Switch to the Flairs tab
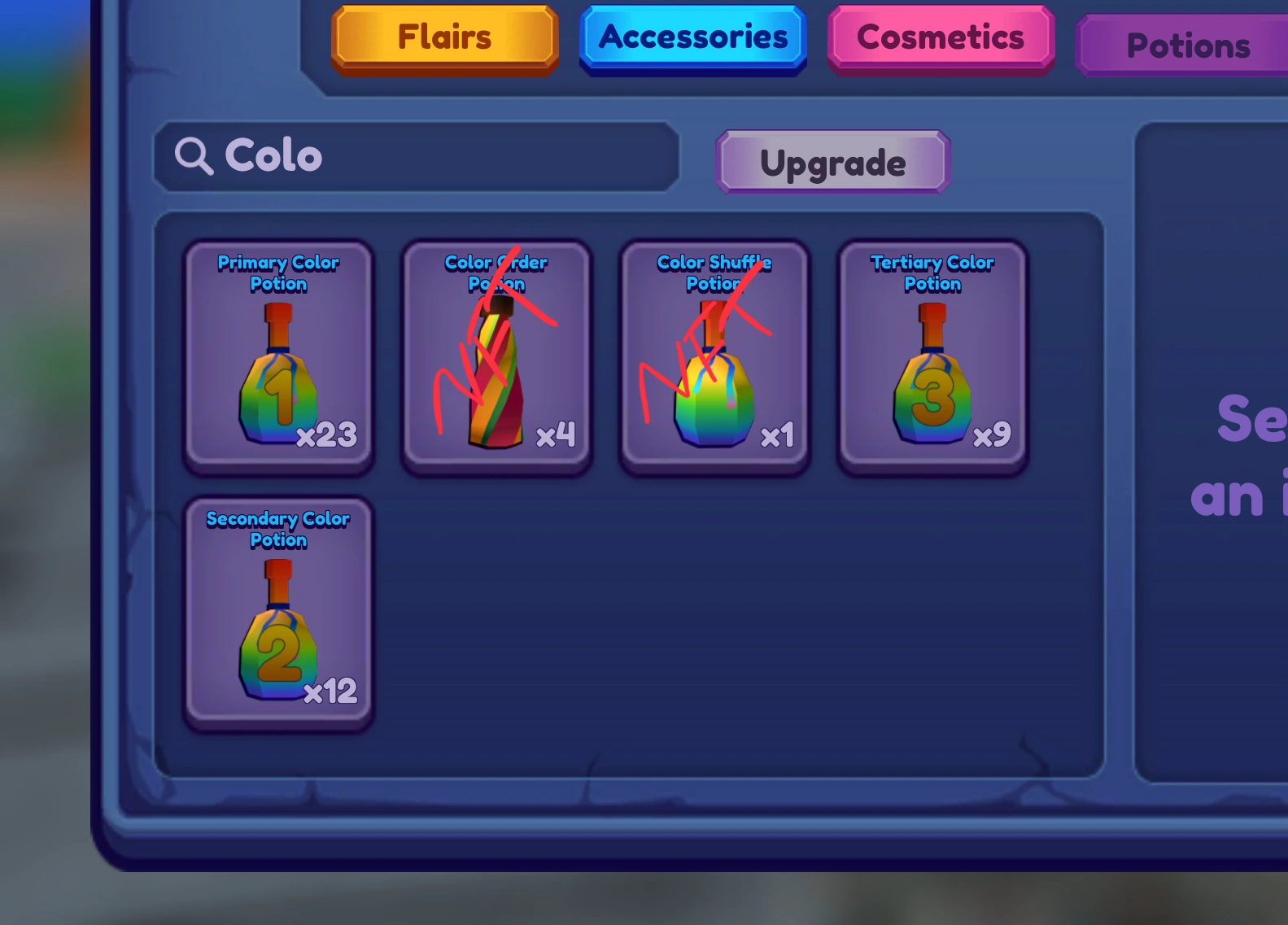Image resolution: width=1288 pixels, height=925 pixels. 443,37
